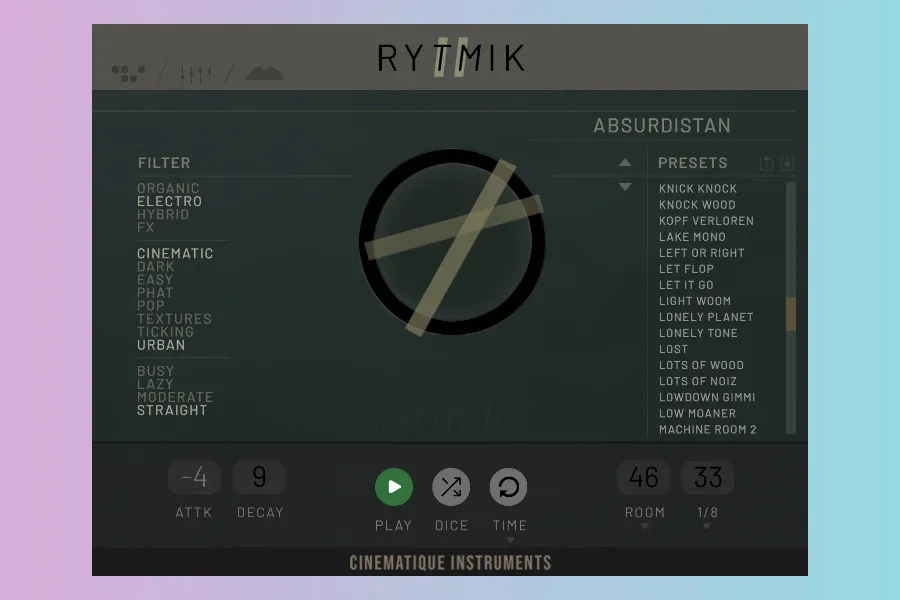The width and height of the screenshot is (900, 600).
Task: Click the Decay value box
Action: click(259, 478)
